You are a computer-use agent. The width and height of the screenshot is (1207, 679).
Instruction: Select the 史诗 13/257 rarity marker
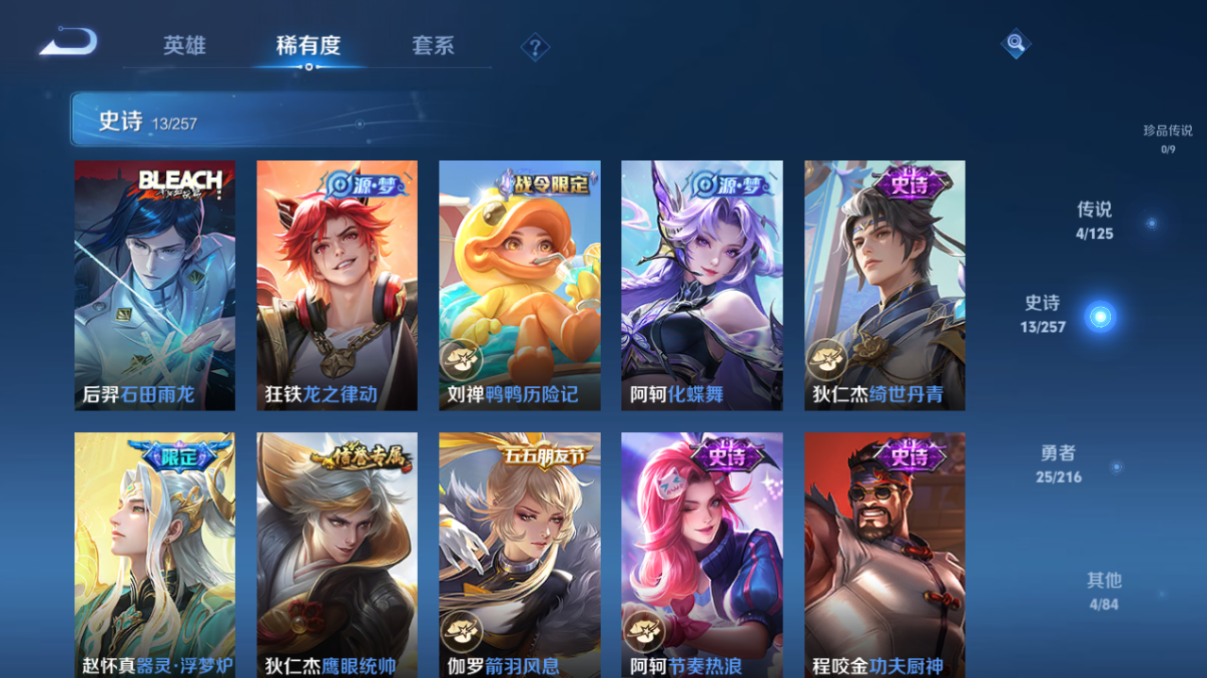[1100, 316]
